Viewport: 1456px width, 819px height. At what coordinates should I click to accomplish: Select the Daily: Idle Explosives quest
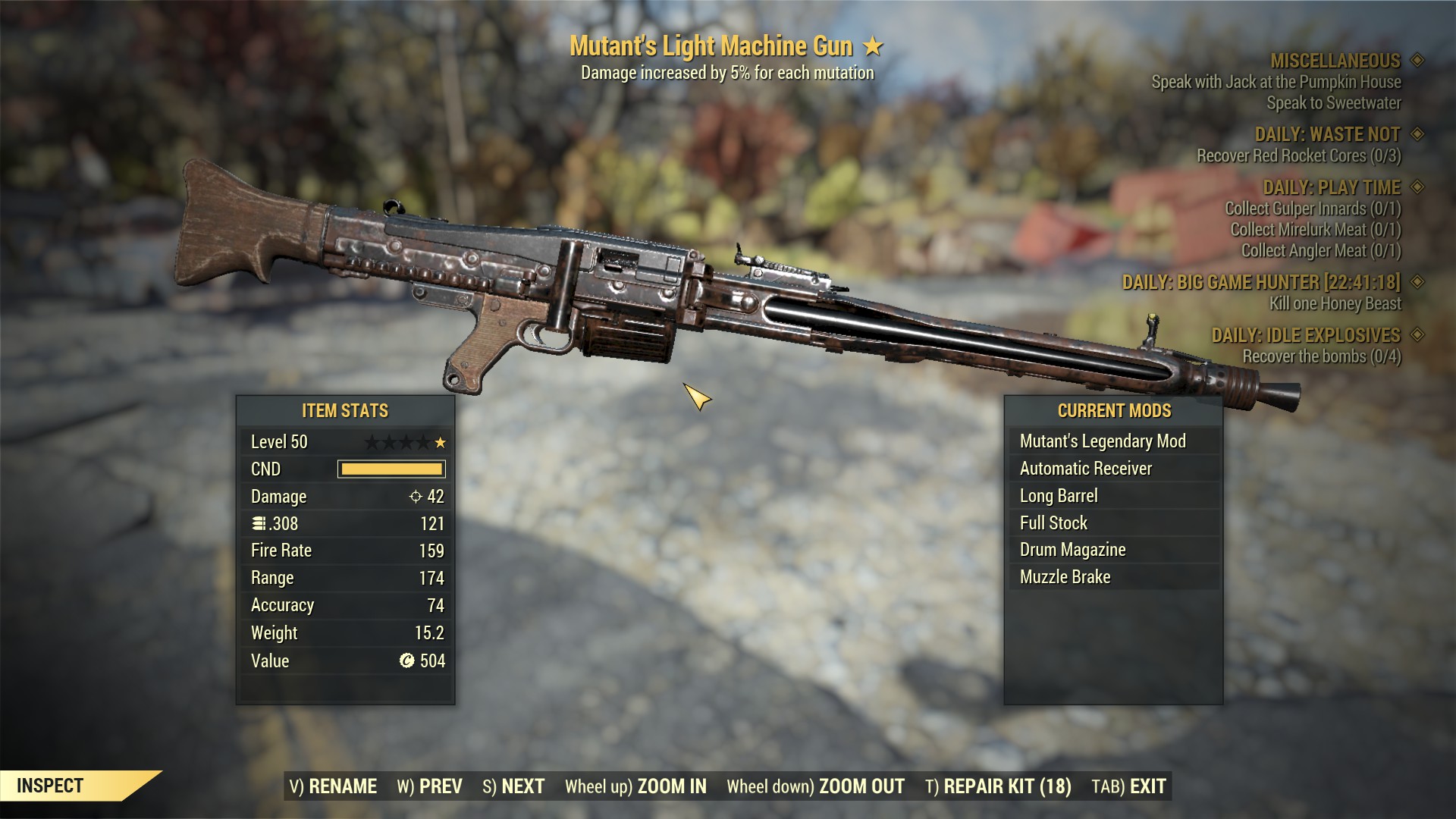pos(1306,335)
